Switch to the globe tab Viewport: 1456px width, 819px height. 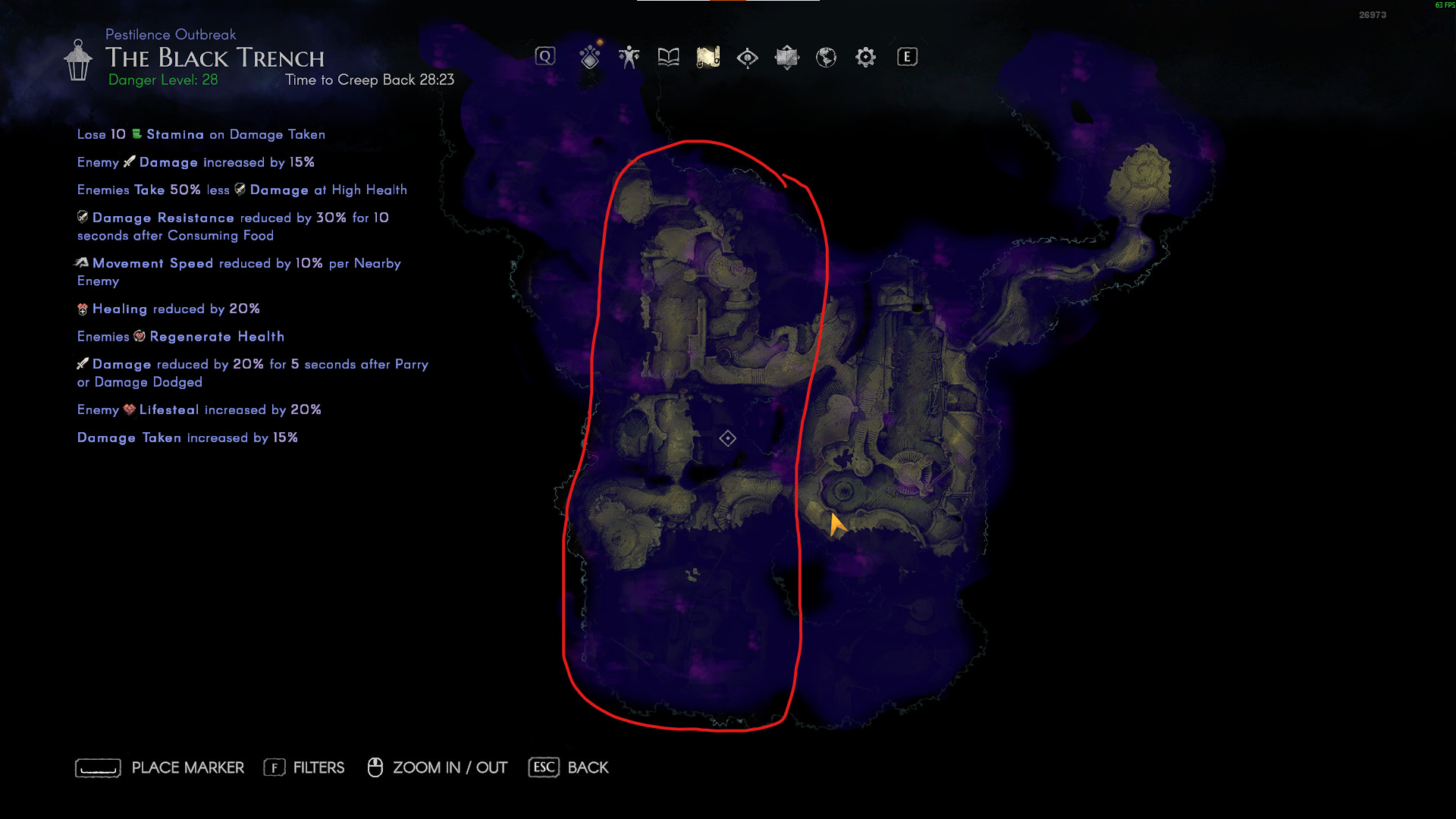826,57
